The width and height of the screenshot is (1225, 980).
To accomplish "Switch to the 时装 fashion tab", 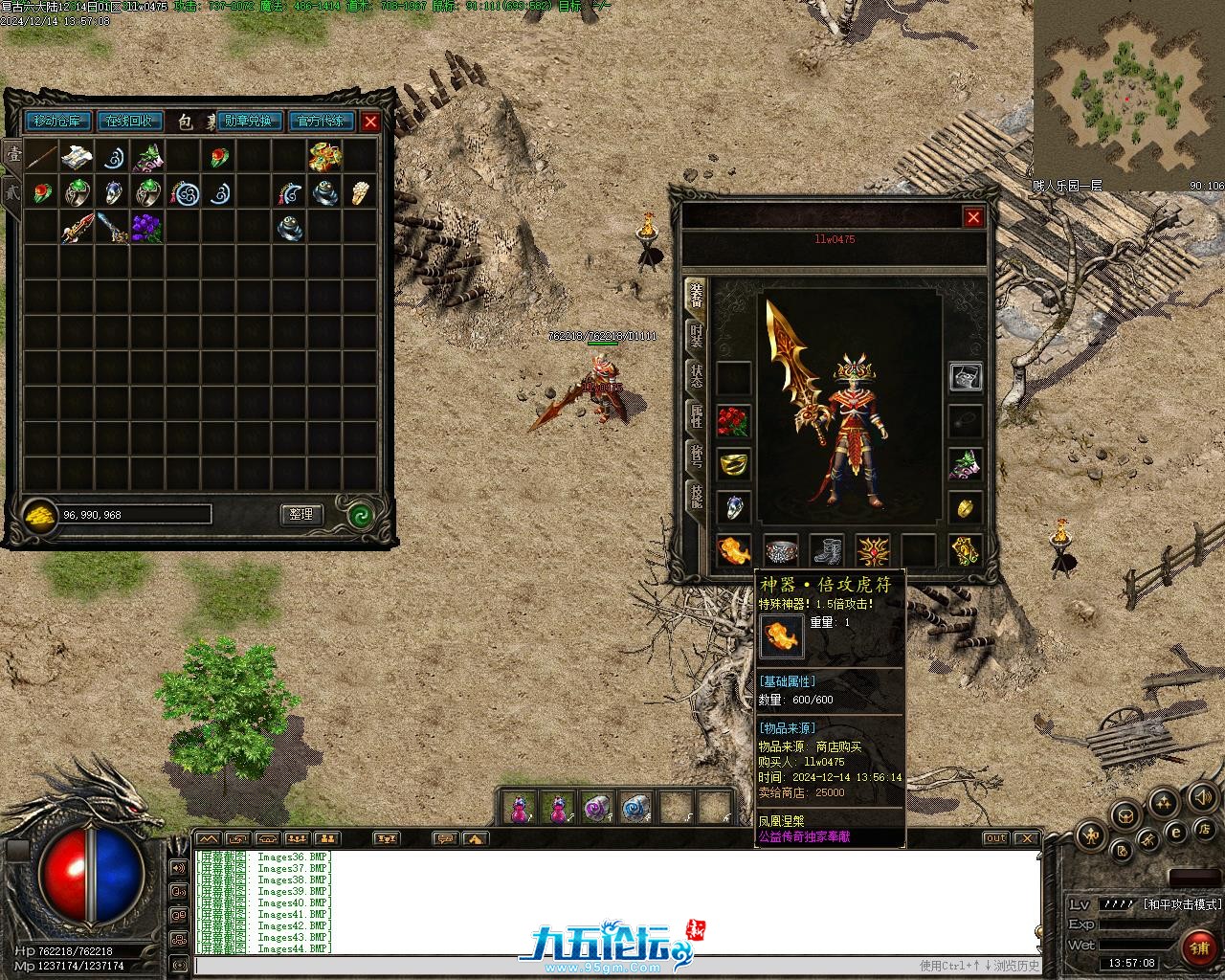I will (x=696, y=336).
